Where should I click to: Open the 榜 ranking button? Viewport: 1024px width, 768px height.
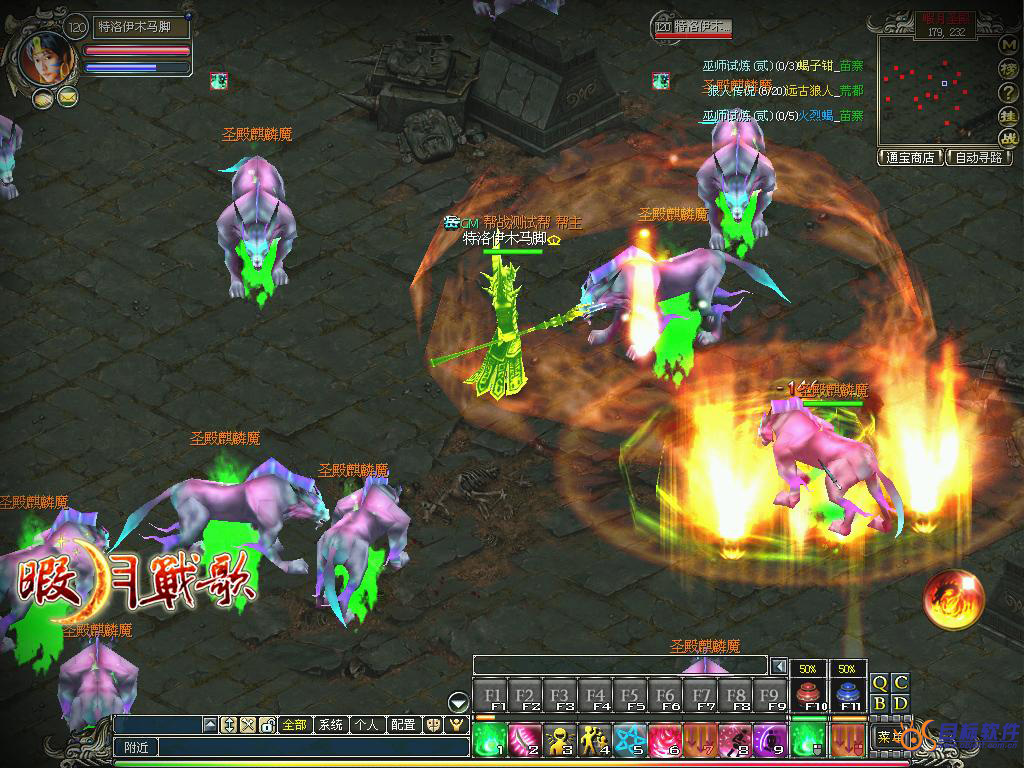tap(1008, 68)
